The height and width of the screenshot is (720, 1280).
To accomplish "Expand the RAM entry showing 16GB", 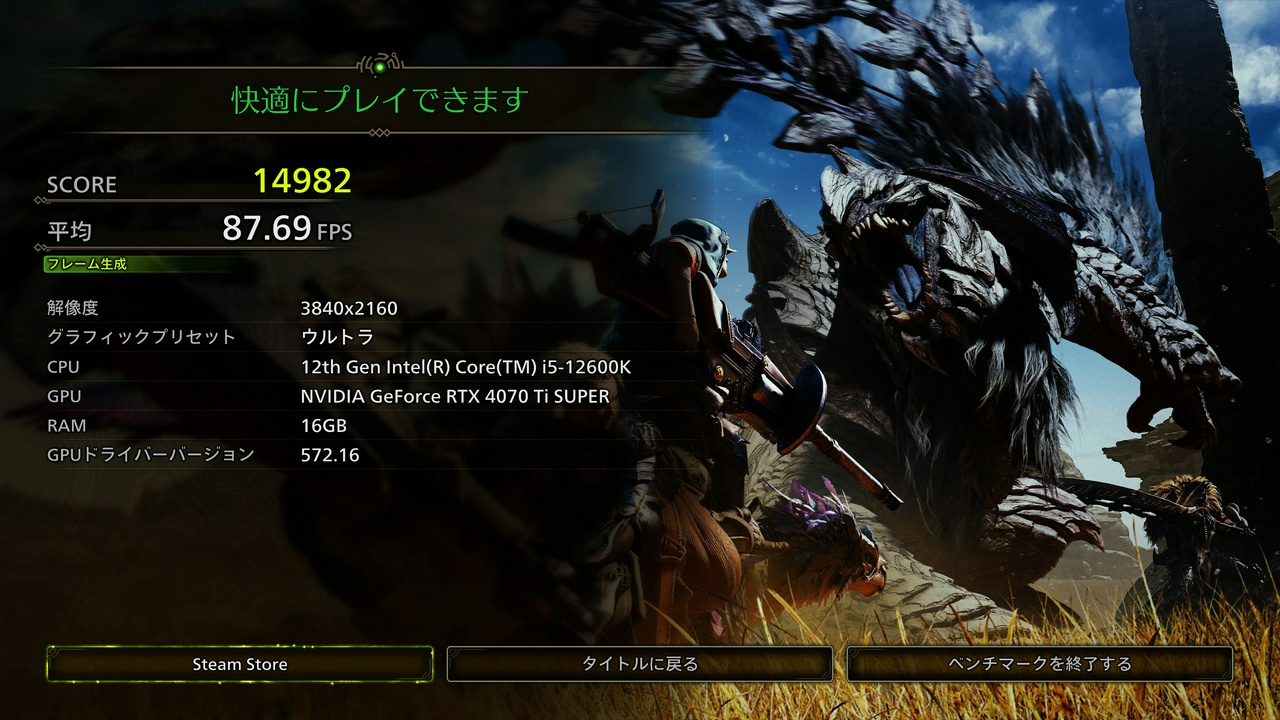I will click(322, 424).
